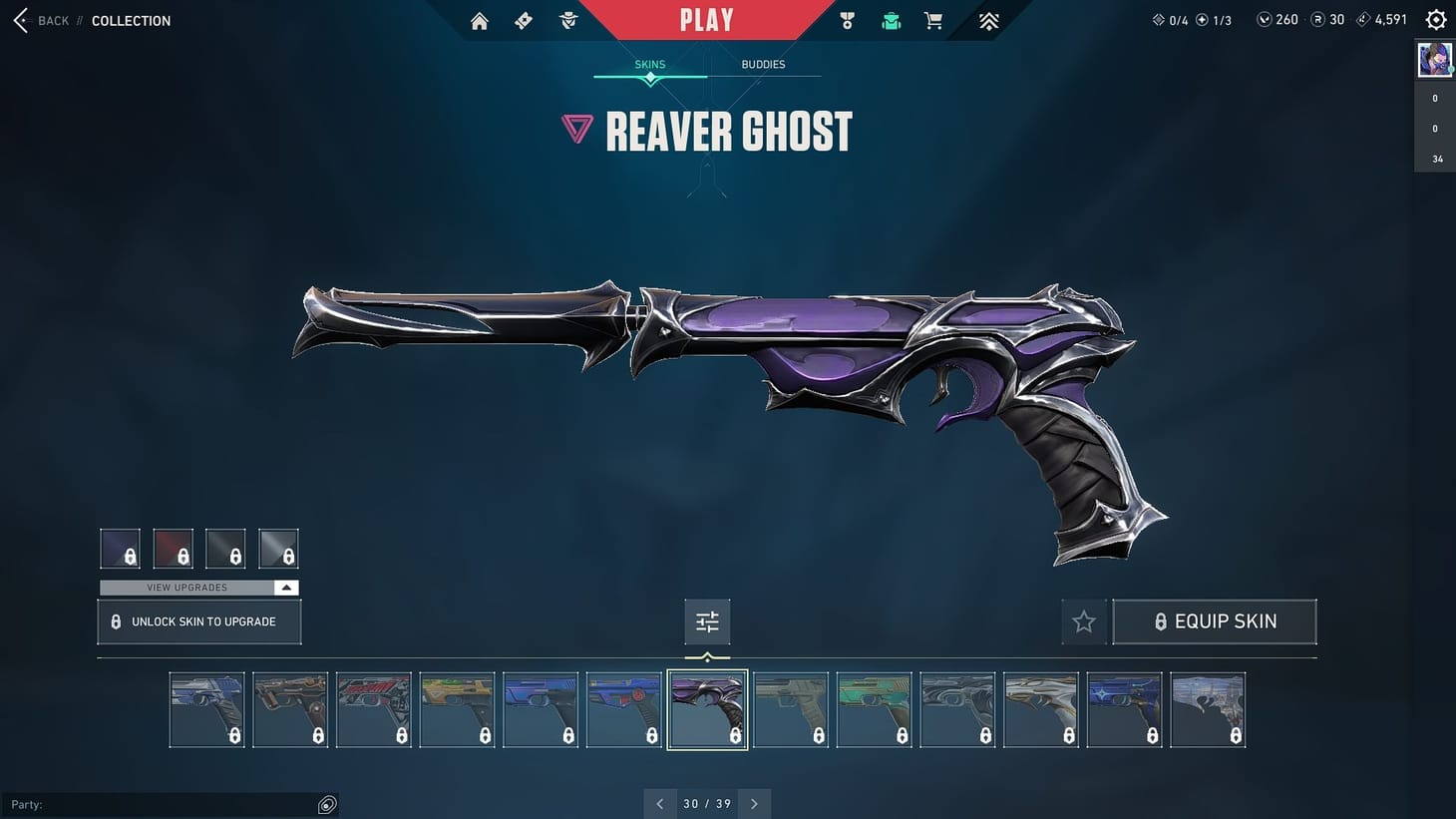Click the invite icon in the Party bar
This screenshot has width=1456, height=819.
[327, 804]
